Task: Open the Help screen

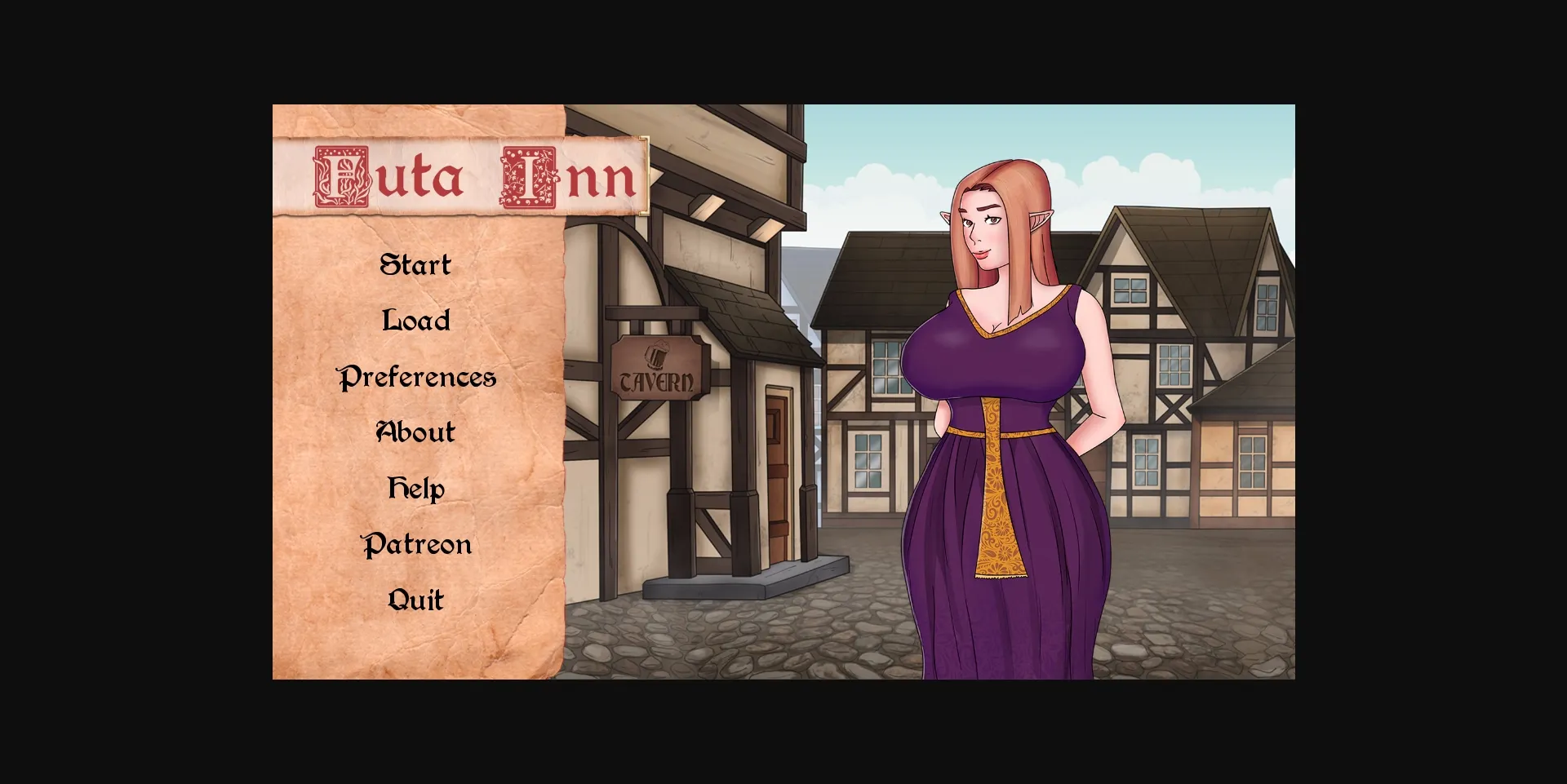Action: [x=415, y=488]
